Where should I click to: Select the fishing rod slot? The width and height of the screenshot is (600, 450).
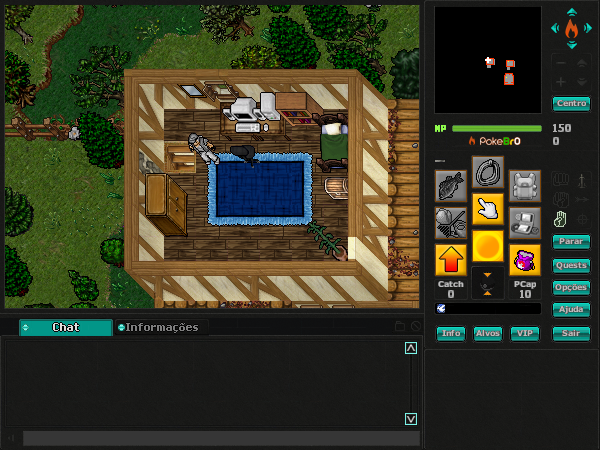click(450, 222)
